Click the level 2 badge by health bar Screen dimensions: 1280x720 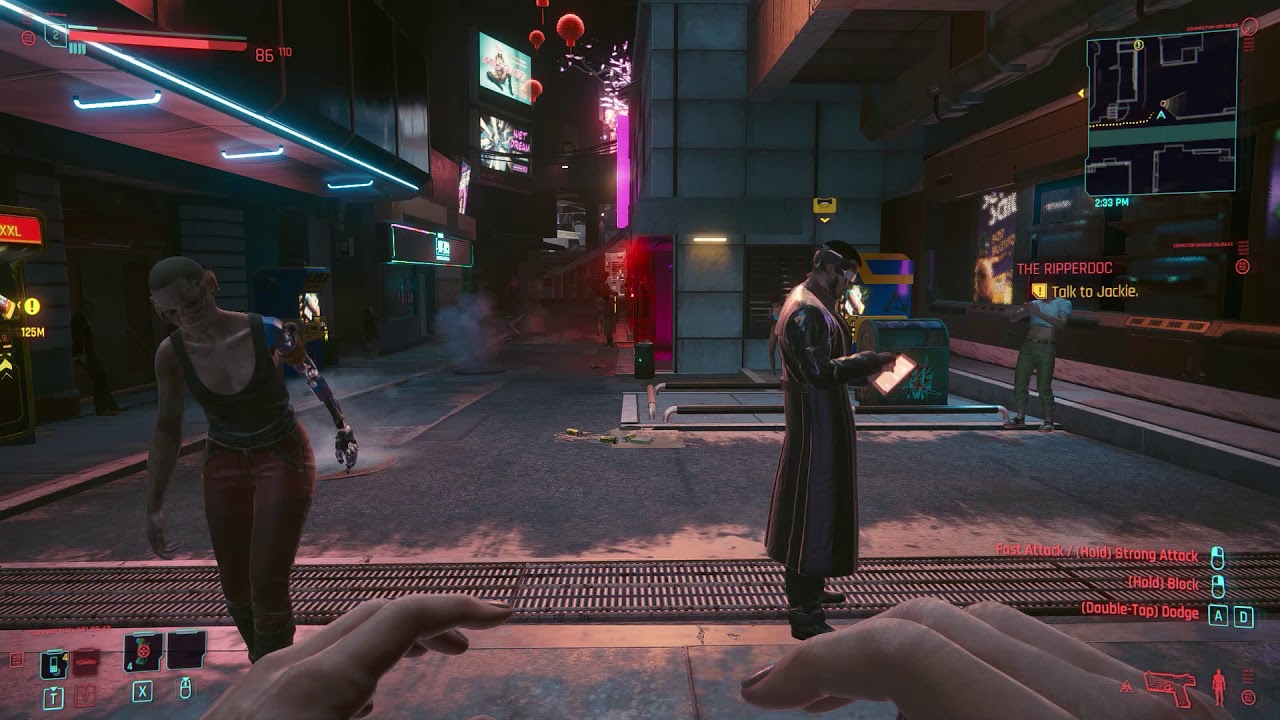pyautogui.click(x=55, y=36)
